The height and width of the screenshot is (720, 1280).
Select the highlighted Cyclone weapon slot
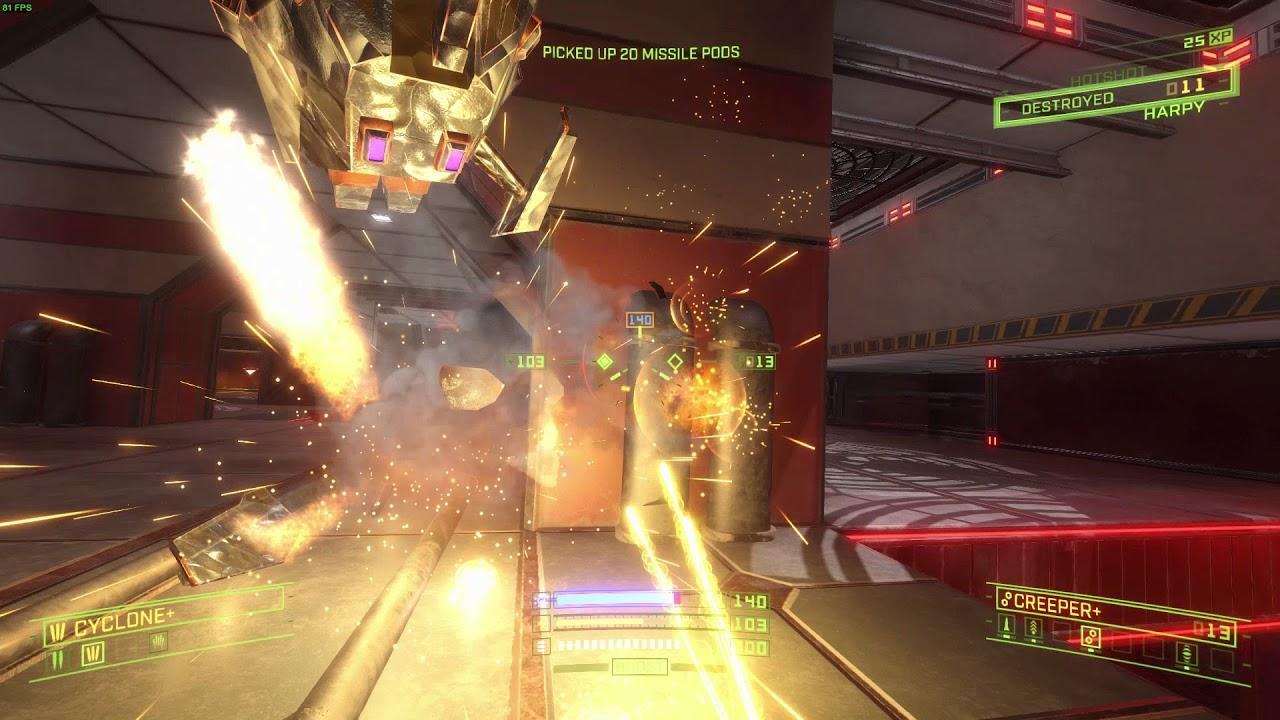(95, 653)
